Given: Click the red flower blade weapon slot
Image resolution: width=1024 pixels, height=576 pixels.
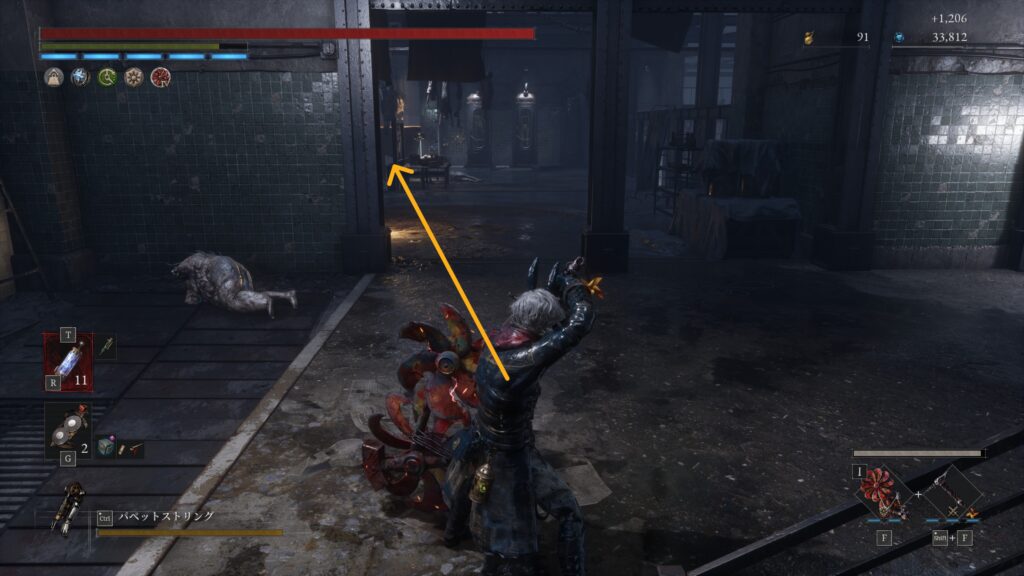Looking at the screenshot, I should click(x=883, y=493).
